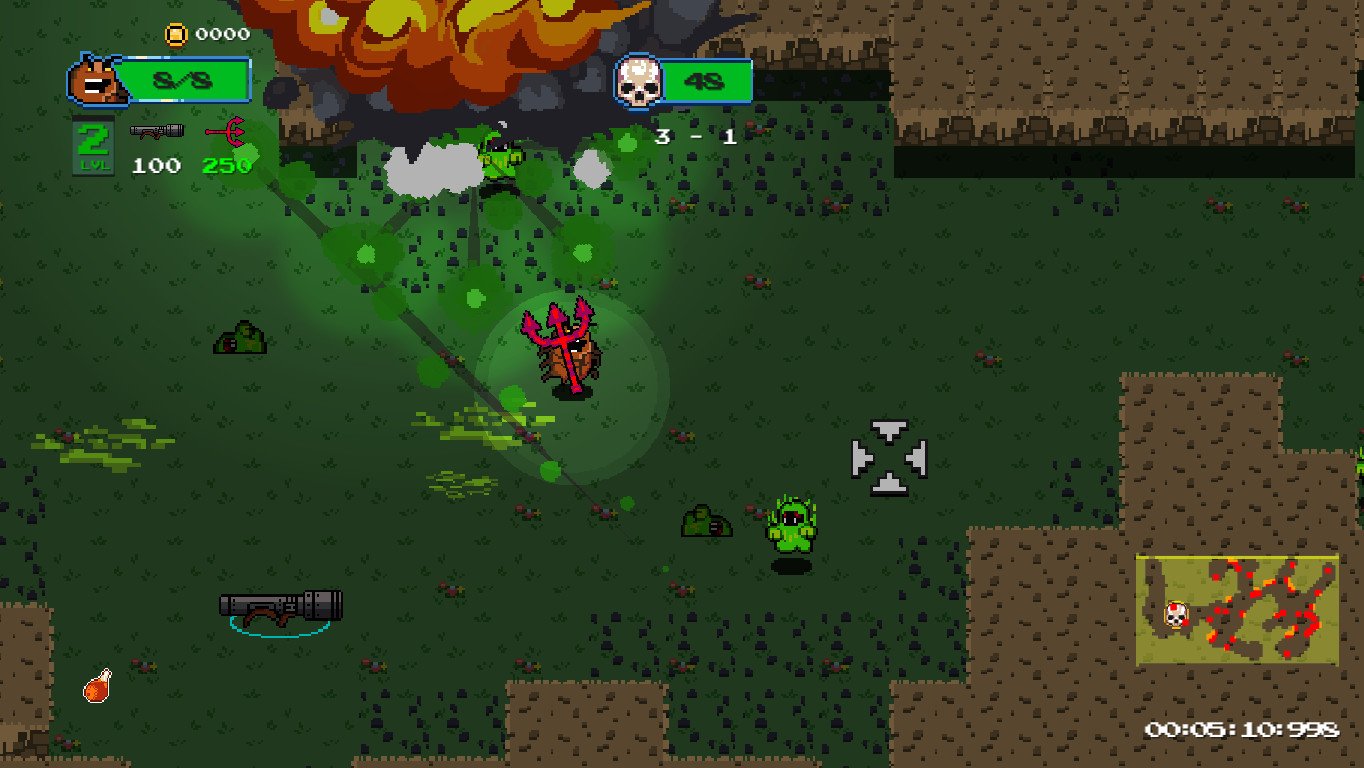Select the rocket launcher weapon icon

point(156,131)
